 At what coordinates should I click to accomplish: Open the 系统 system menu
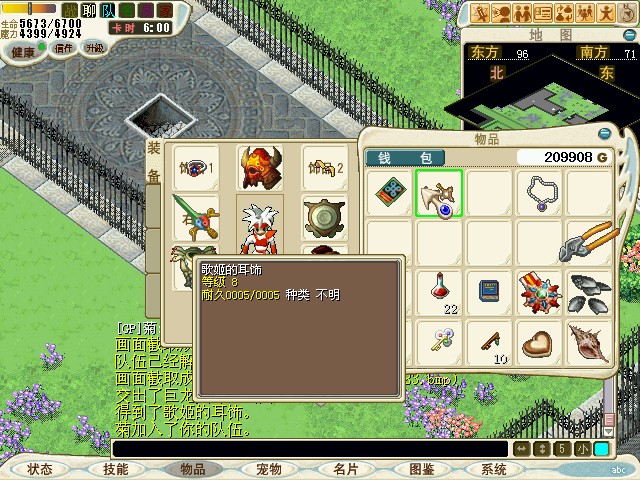494,468
